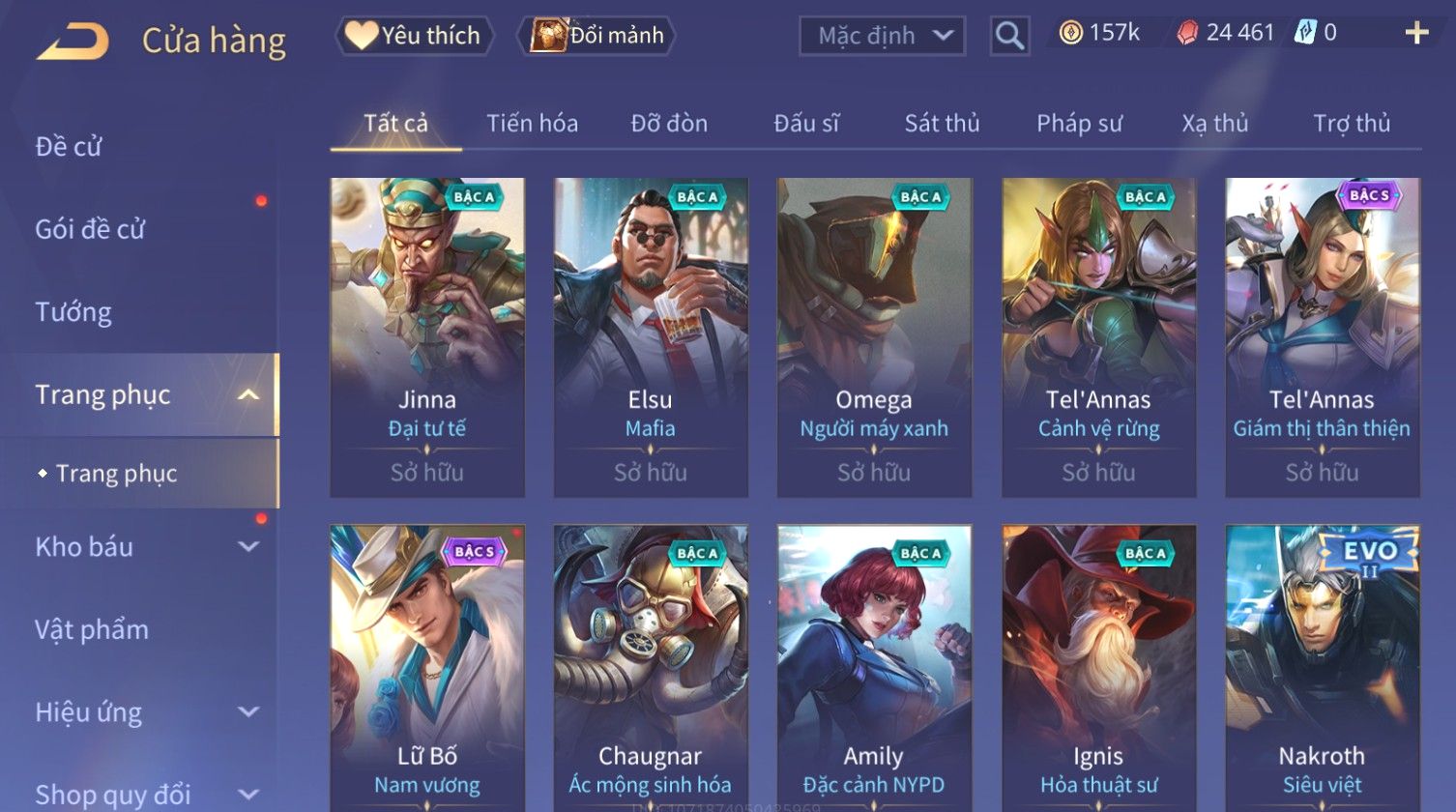Open the Đổi mảnh exchange

597,36
